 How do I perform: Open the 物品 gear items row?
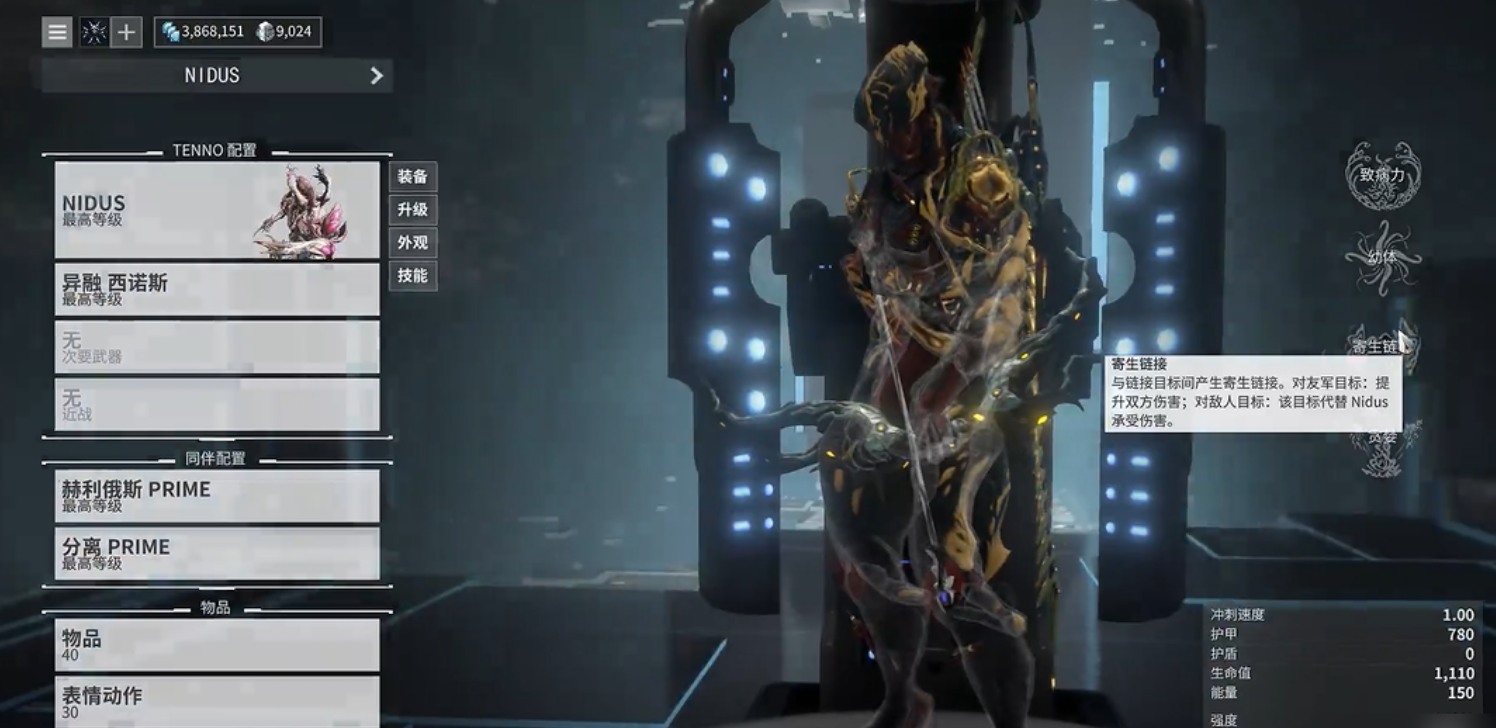[x=217, y=645]
